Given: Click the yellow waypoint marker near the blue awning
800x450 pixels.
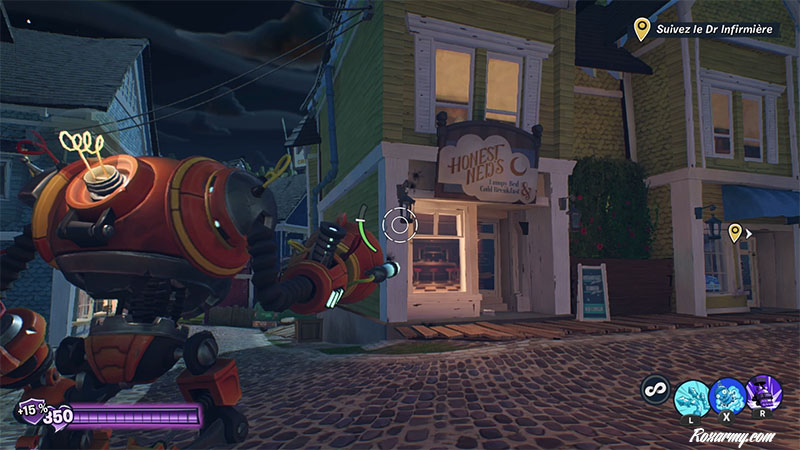Looking at the screenshot, I should pos(735,233).
